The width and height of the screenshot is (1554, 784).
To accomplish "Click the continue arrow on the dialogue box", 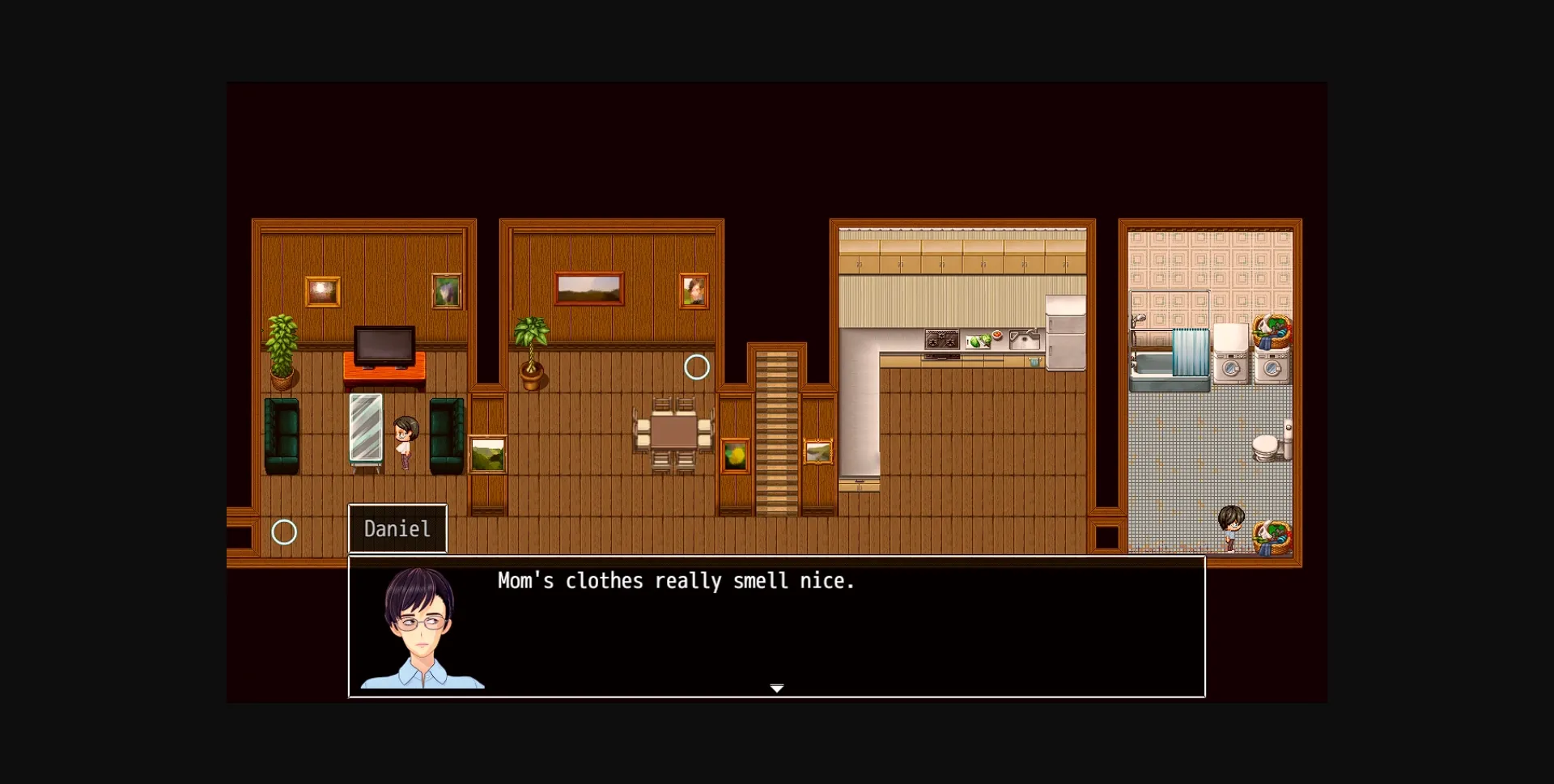I will (x=776, y=689).
